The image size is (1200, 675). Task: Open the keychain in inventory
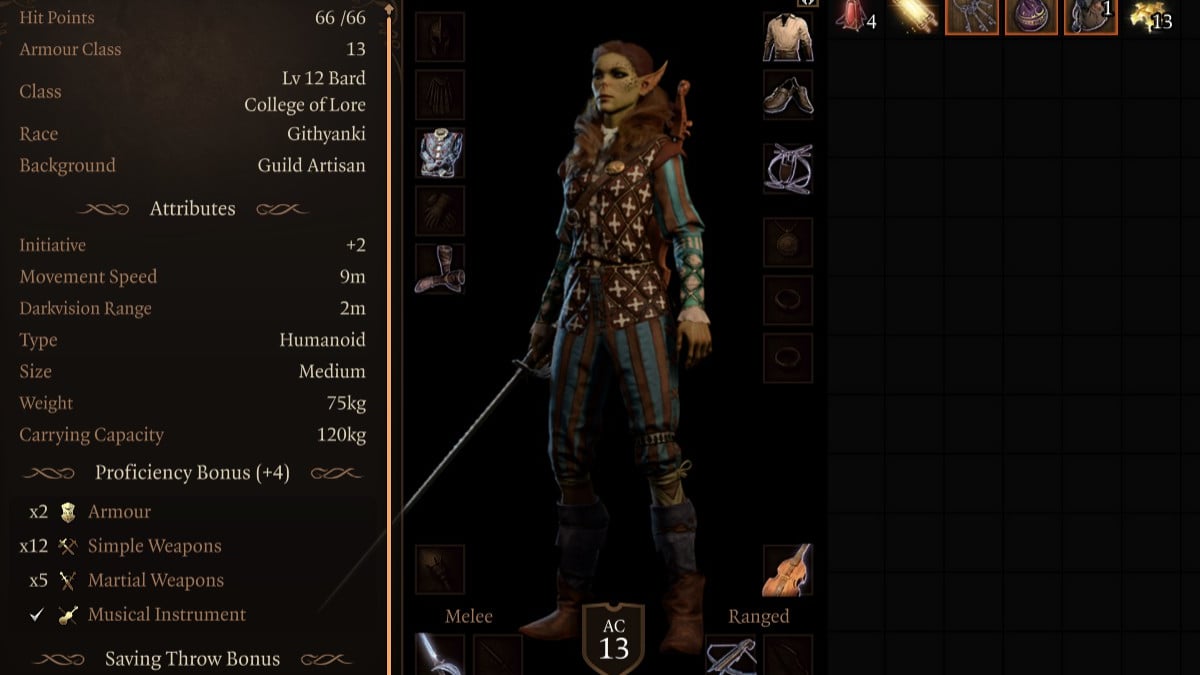(x=974, y=16)
